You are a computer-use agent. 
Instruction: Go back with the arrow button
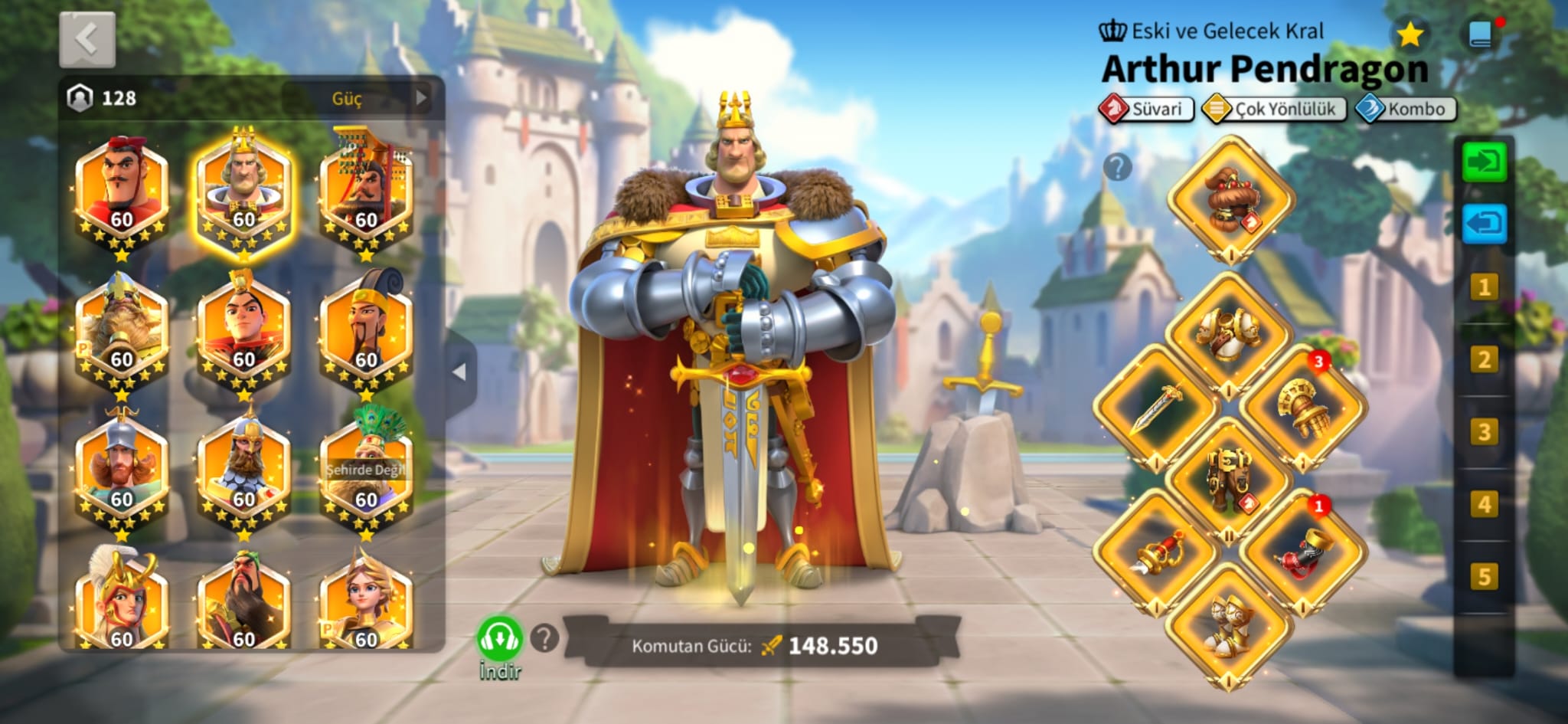tap(87, 39)
